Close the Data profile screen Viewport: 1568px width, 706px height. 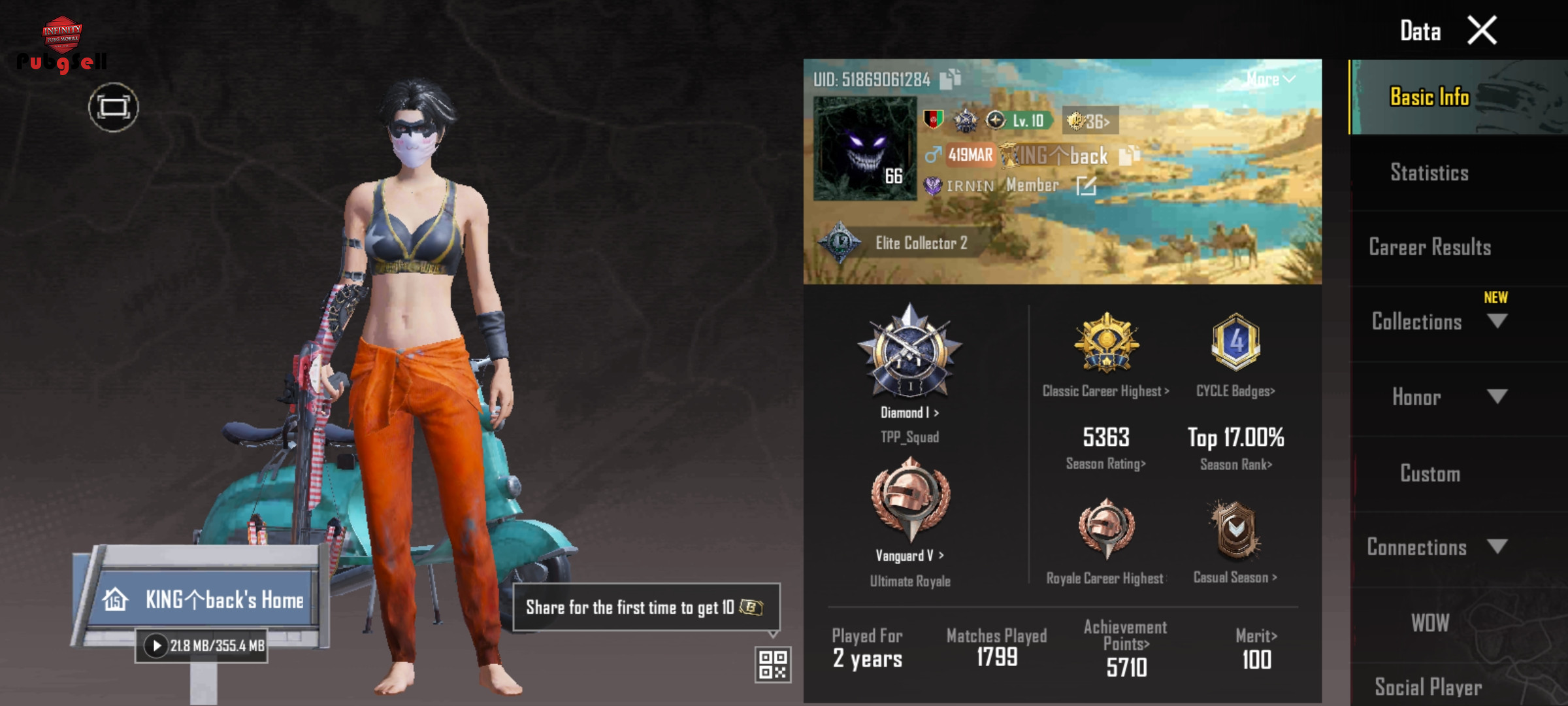pyautogui.click(x=1482, y=31)
